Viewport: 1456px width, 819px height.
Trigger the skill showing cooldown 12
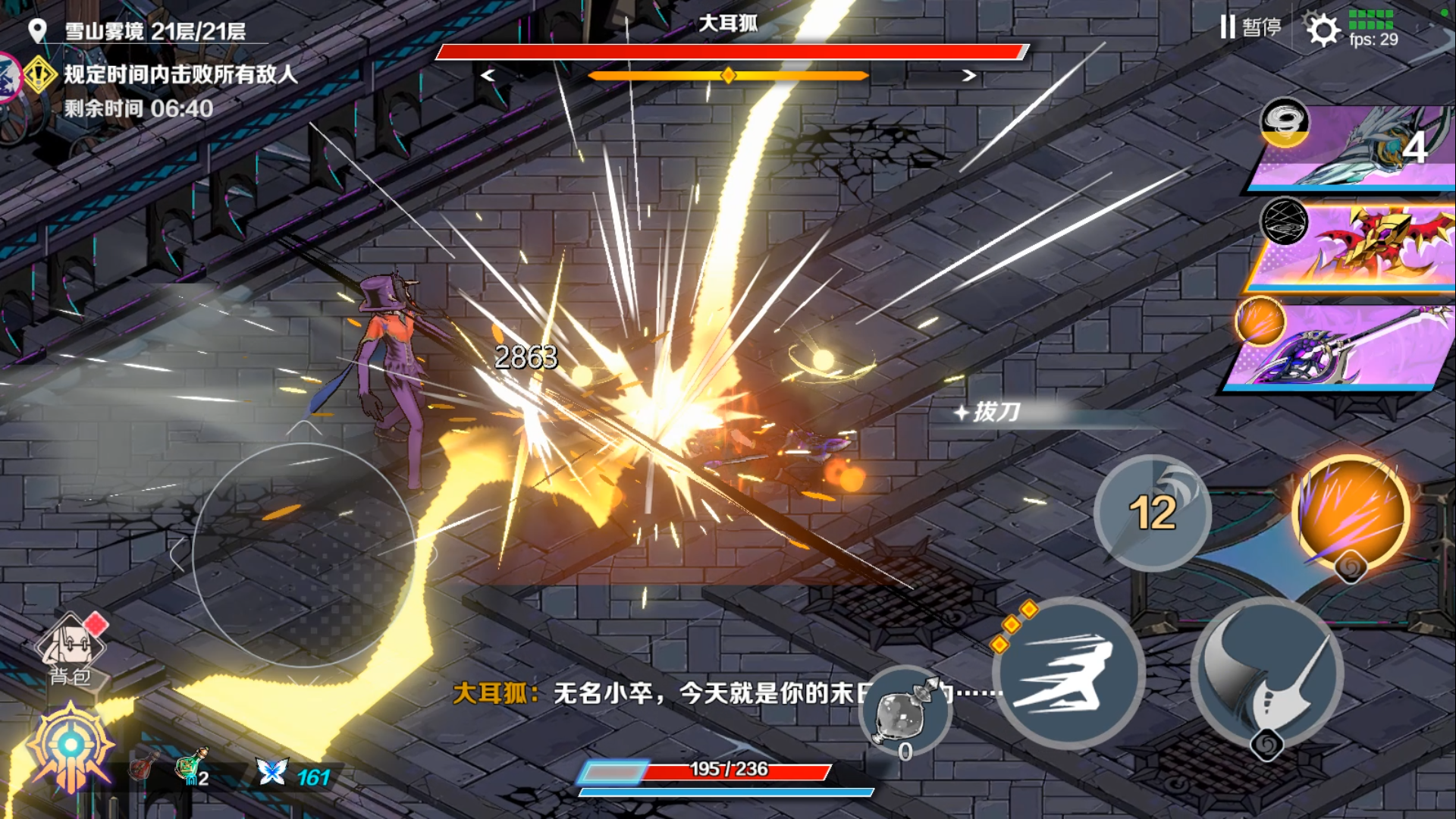coord(1152,513)
